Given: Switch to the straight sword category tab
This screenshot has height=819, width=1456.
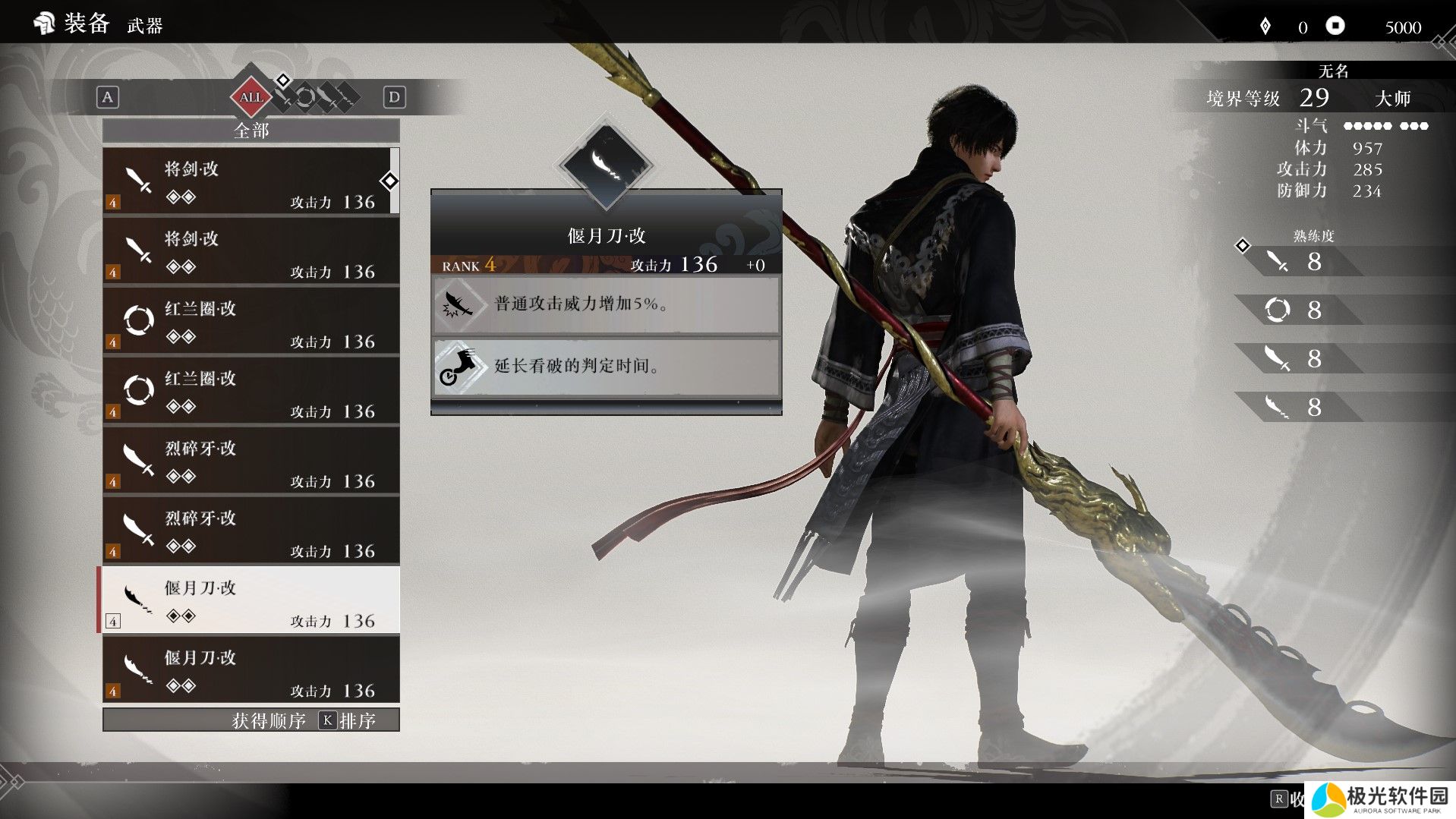Looking at the screenshot, I should click(x=285, y=97).
